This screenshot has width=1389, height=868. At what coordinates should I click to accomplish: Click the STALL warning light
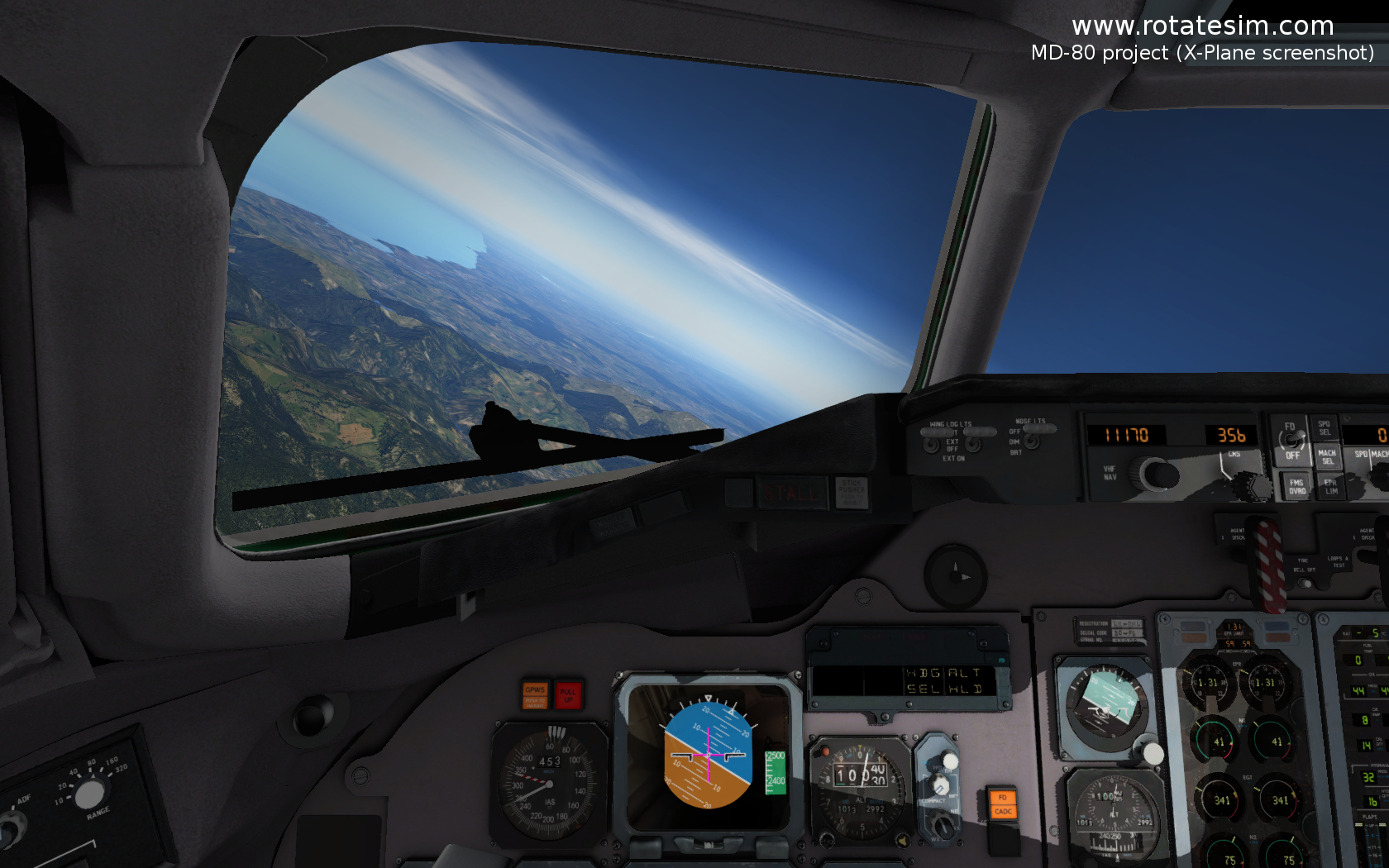(792, 494)
